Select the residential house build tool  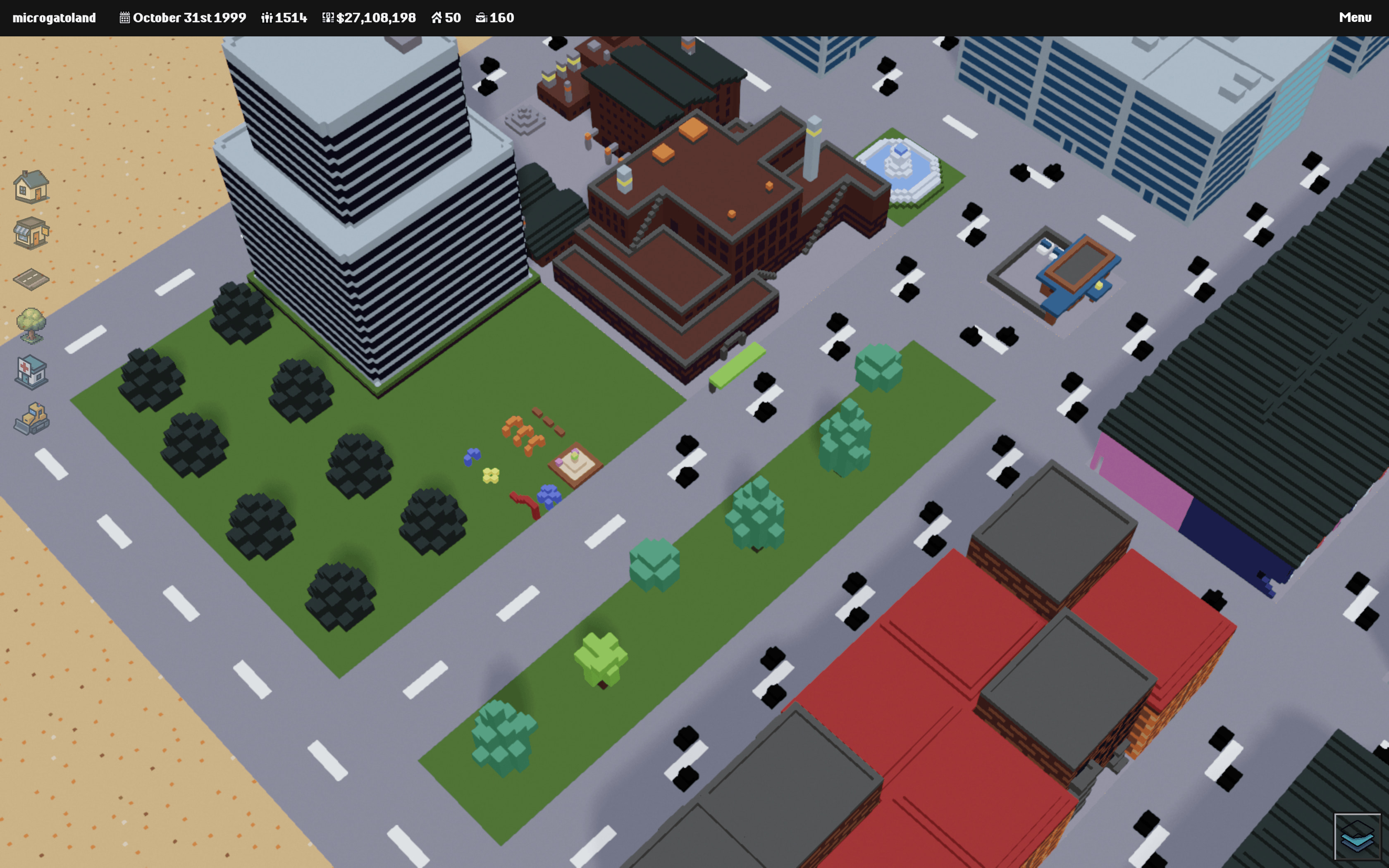31,186
